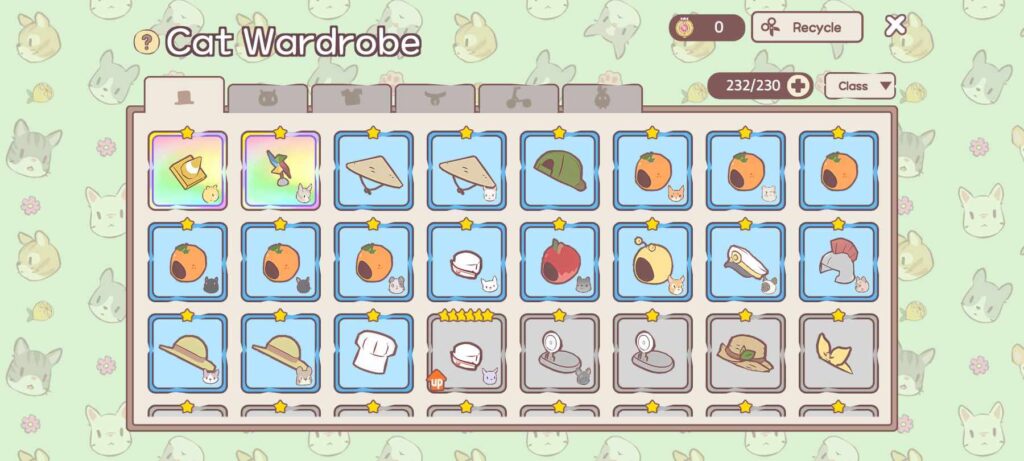Image resolution: width=1024 pixels, height=461 pixels.
Task: Switch to the scooter tab
Action: pyautogui.click(x=518, y=98)
